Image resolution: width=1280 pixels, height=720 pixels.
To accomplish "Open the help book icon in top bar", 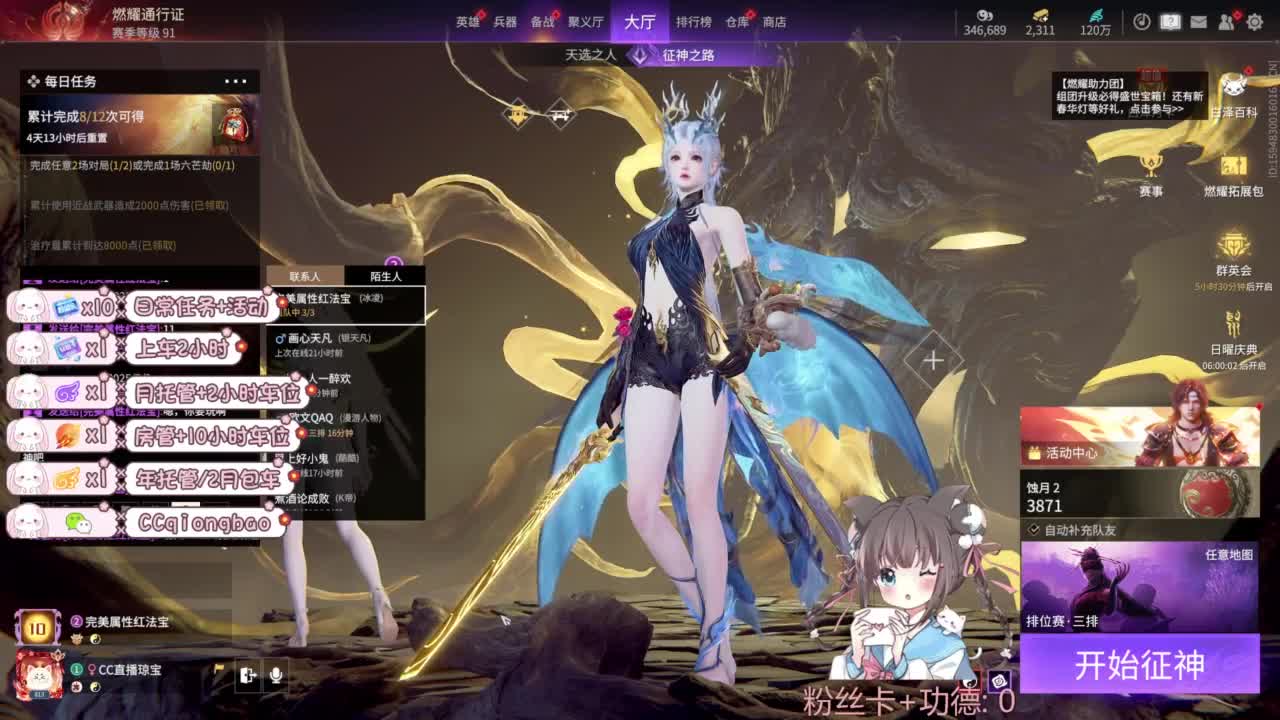I will click(x=1169, y=22).
